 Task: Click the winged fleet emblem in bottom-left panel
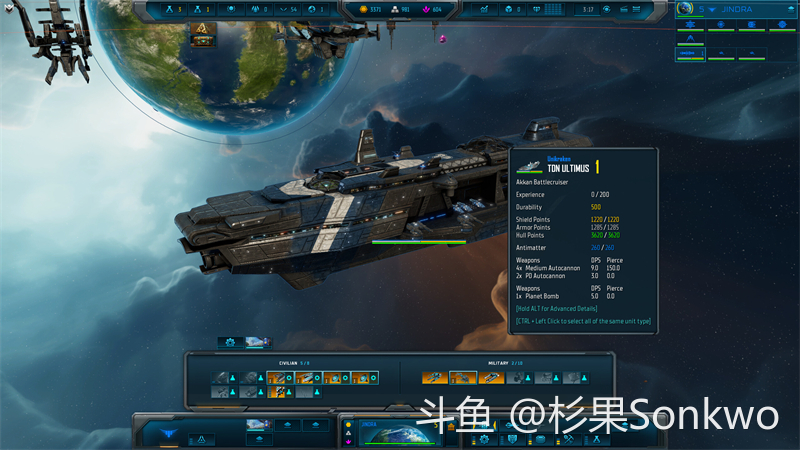pyautogui.click(x=168, y=432)
